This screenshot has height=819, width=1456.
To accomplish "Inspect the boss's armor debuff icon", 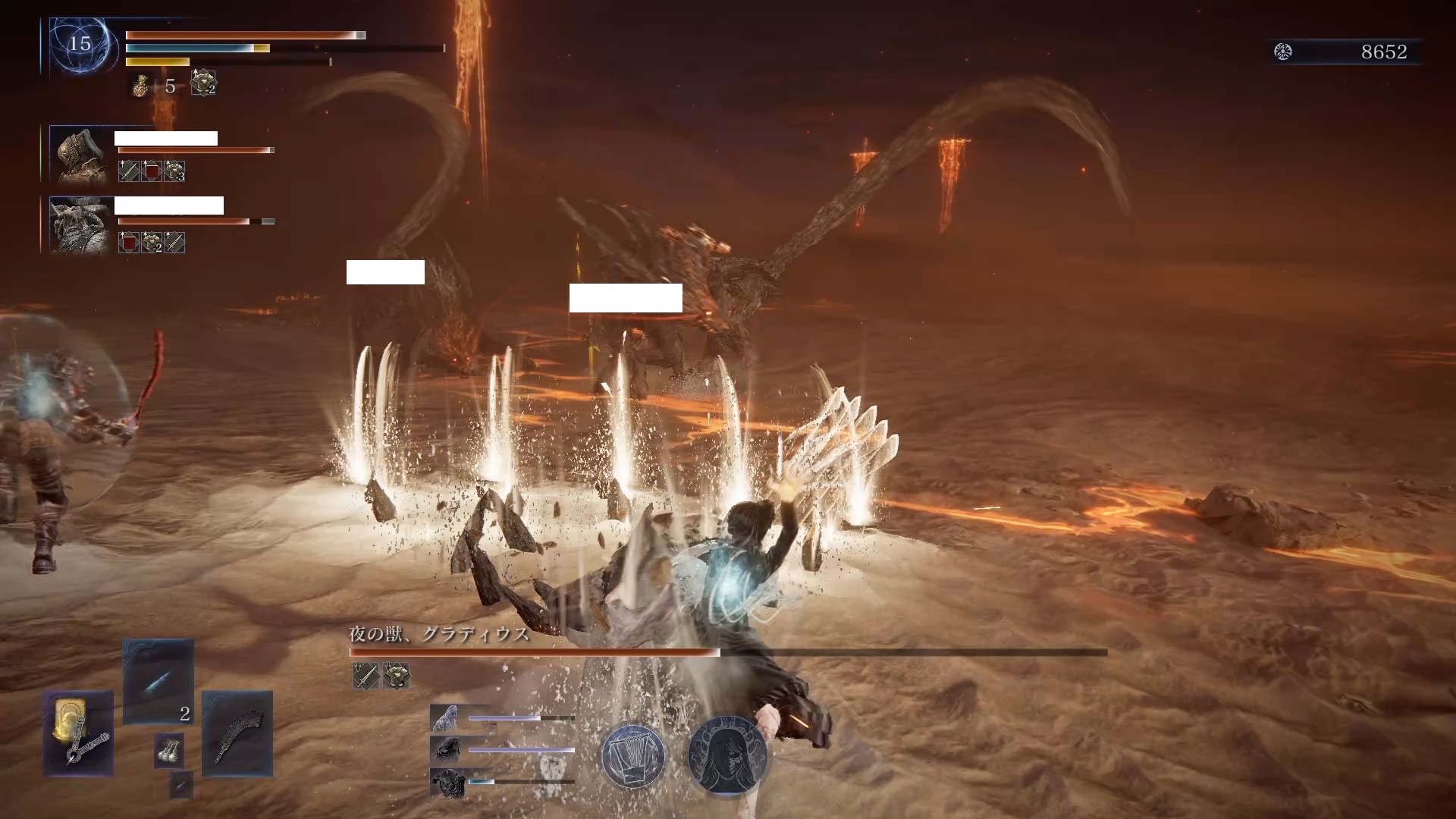I will [396, 675].
